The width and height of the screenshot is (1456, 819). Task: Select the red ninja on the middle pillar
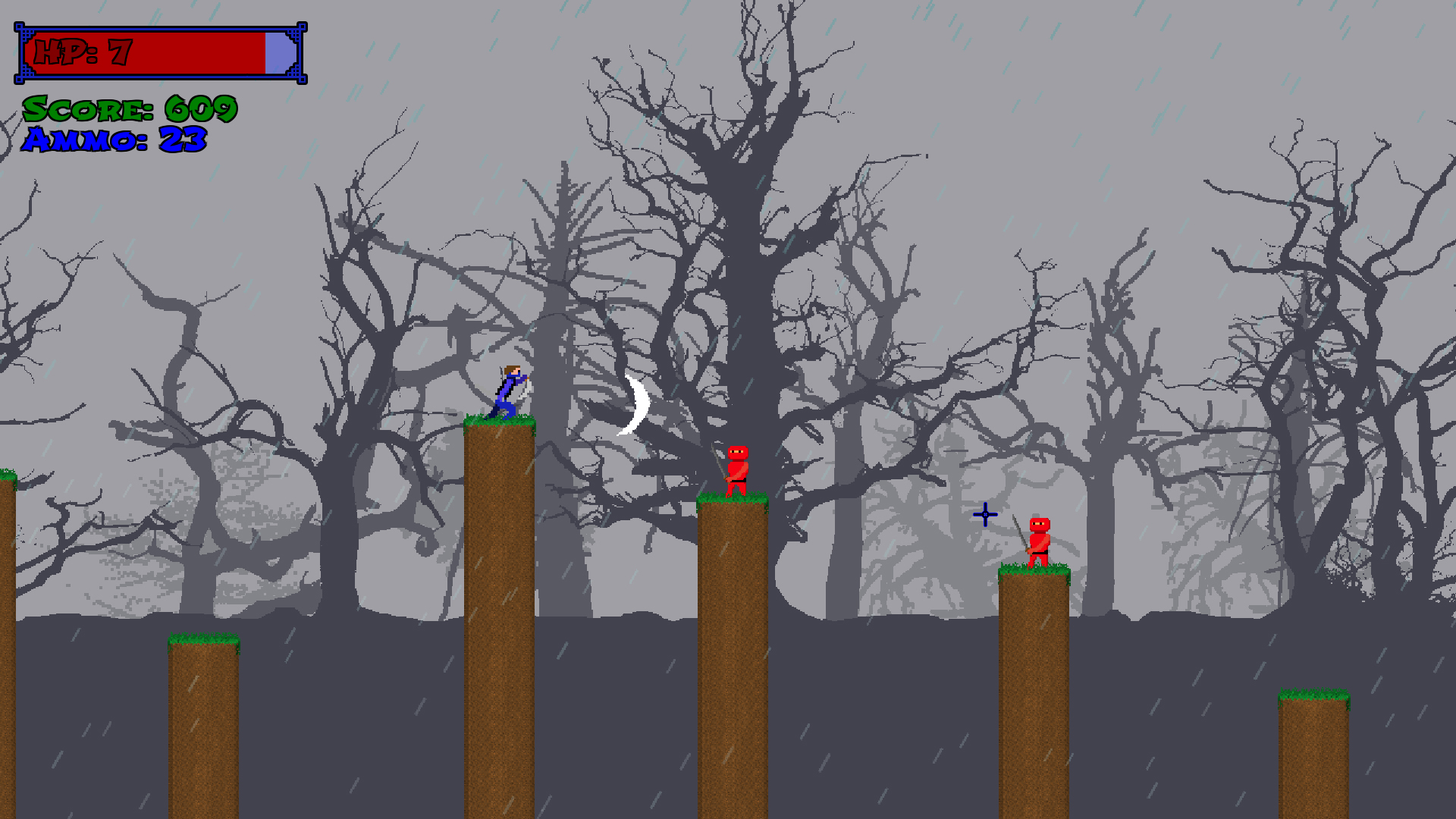coord(736,470)
